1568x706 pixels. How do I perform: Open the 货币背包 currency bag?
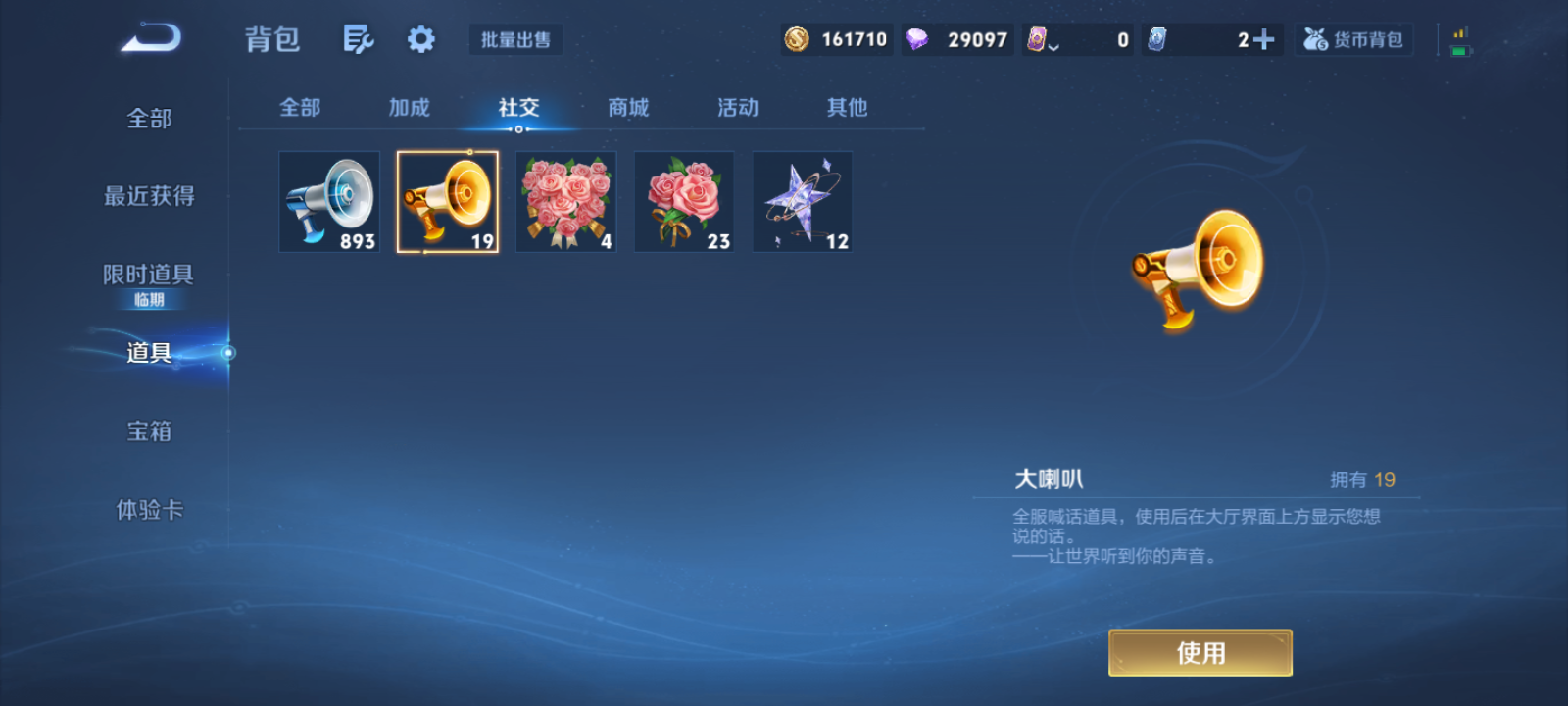click(x=1353, y=39)
